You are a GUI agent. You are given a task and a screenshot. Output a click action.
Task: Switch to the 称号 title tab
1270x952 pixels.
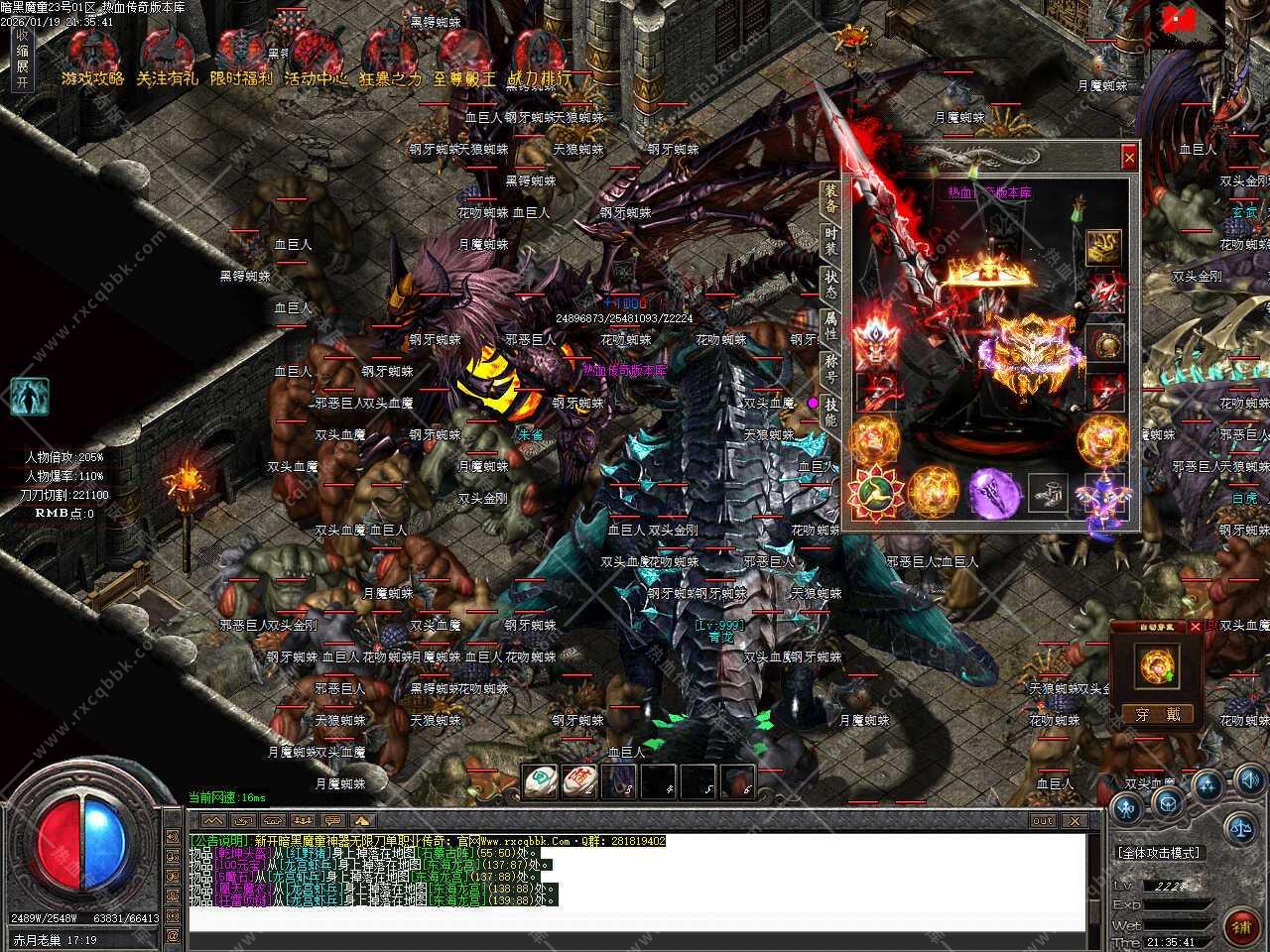point(830,368)
